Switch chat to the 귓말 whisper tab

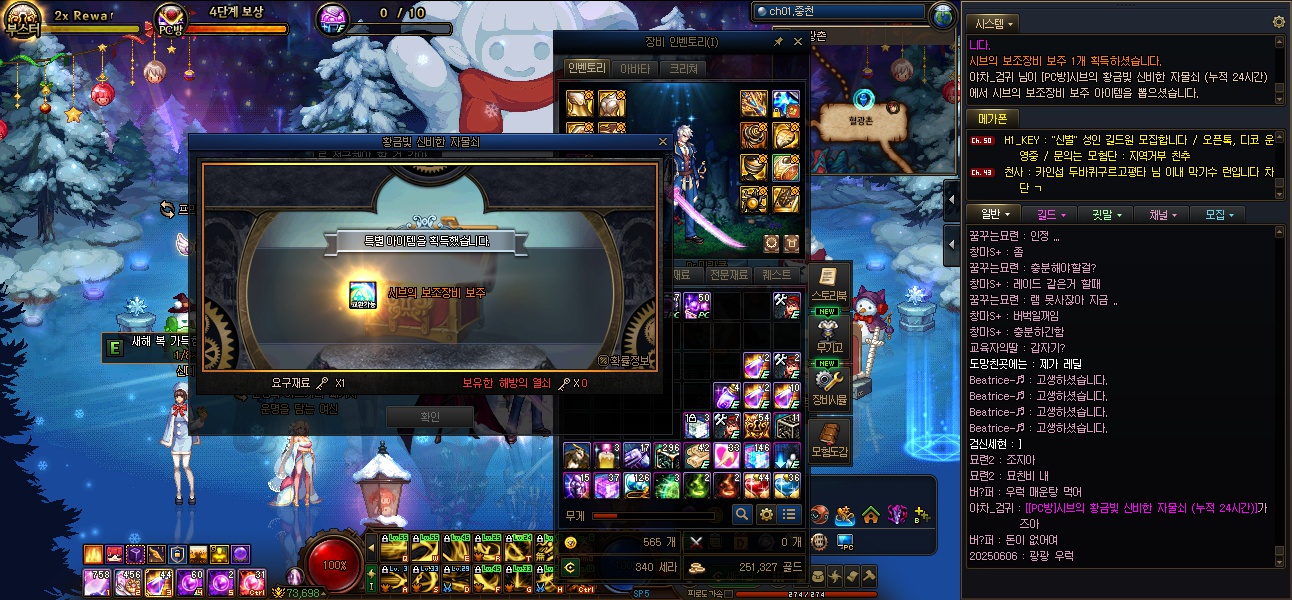(x=1106, y=214)
